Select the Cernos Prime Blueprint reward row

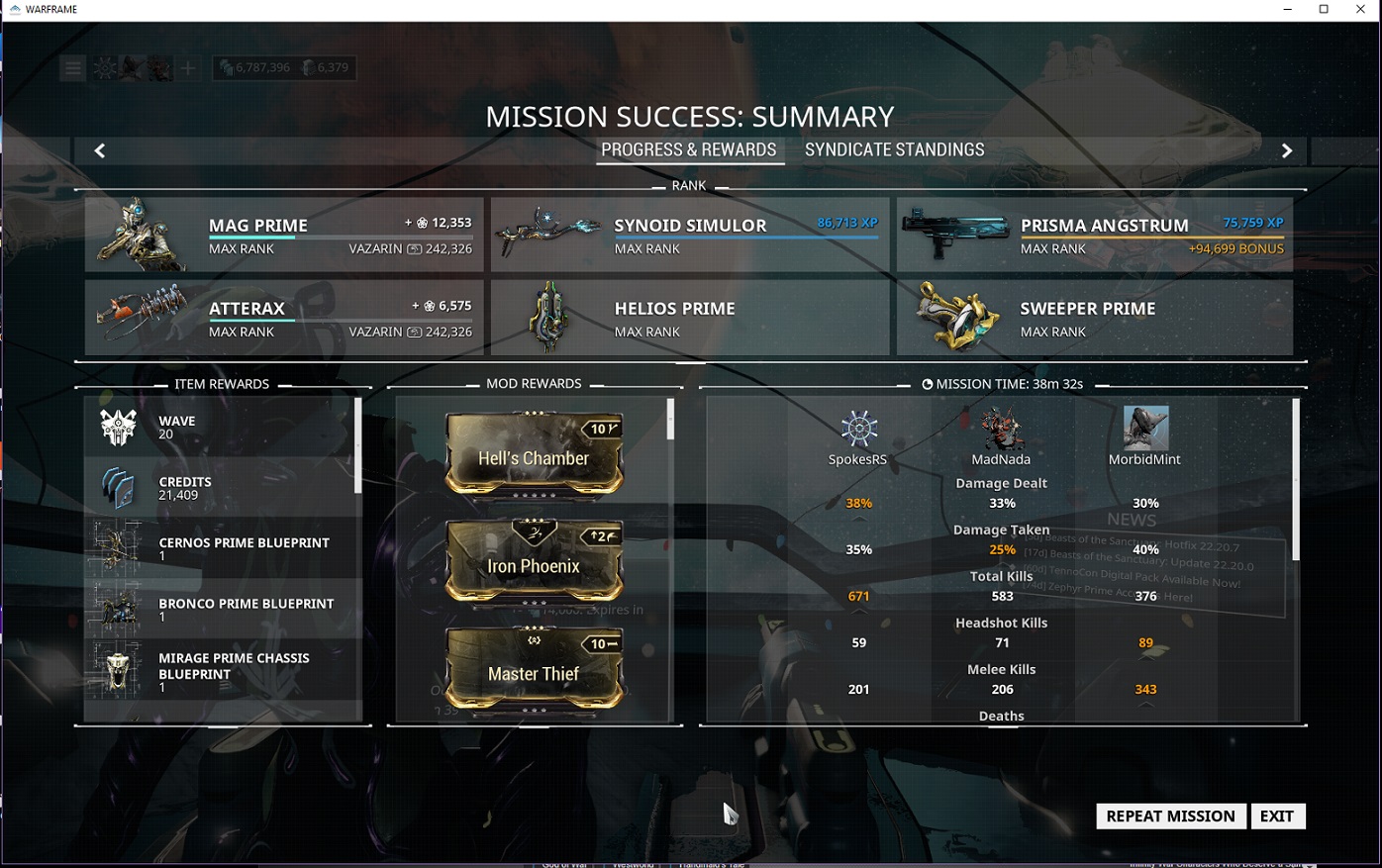click(222, 547)
